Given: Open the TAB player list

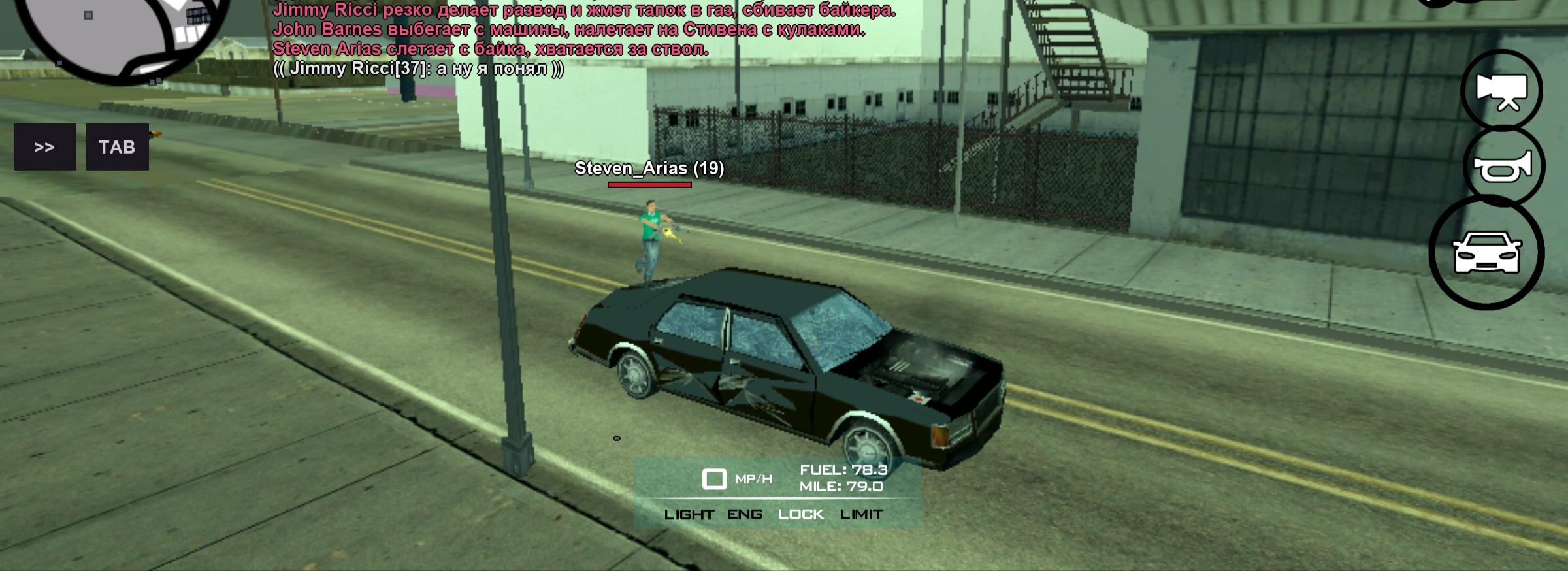Looking at the screenshot, I should pyautogui.click(x=117, y=147).
